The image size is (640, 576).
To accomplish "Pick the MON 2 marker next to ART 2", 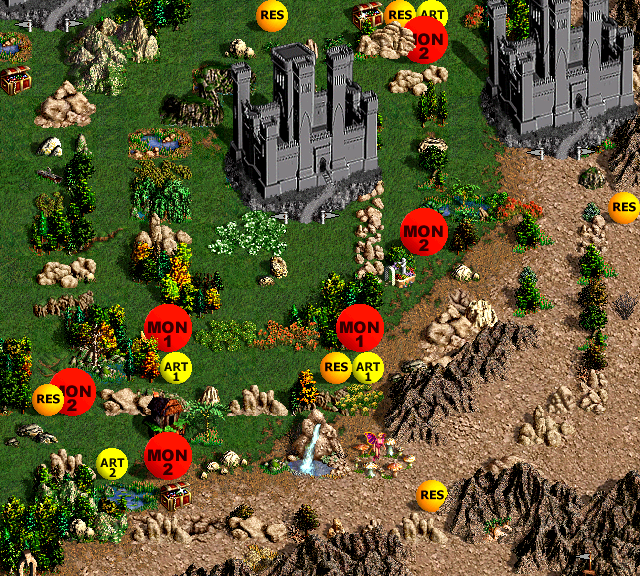I will coord(167,456).
